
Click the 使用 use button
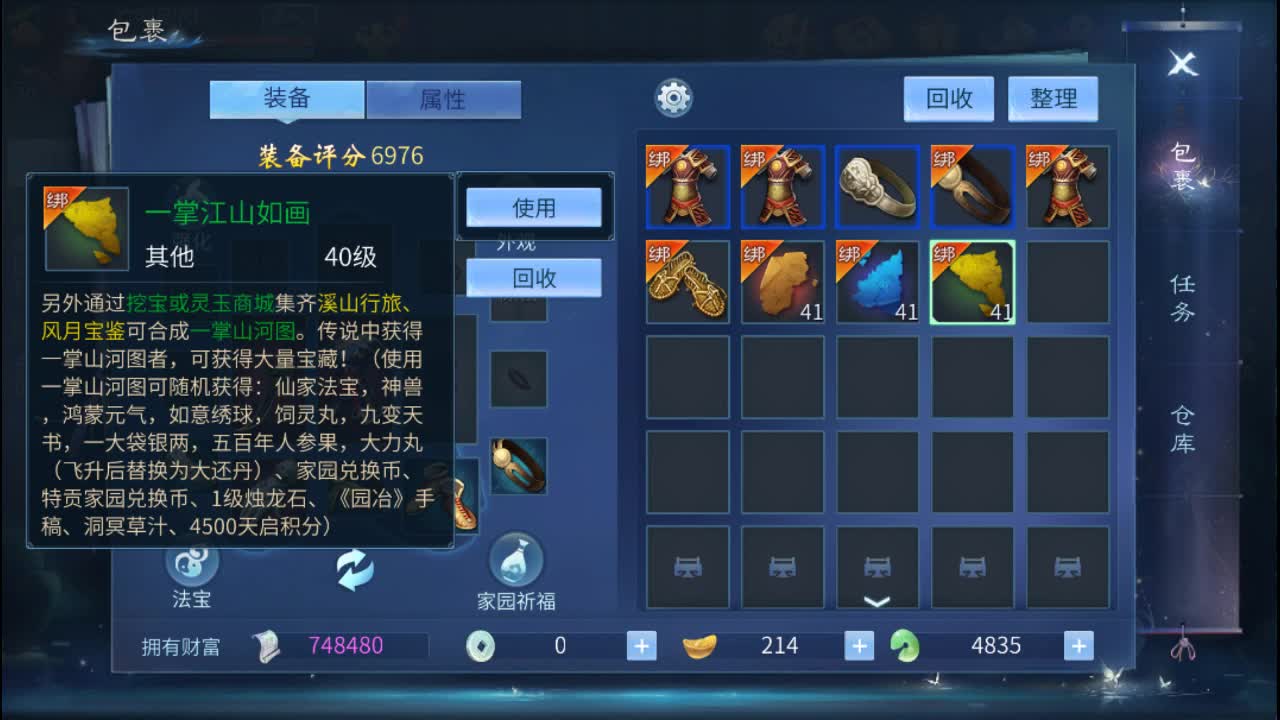coord(536,207)
